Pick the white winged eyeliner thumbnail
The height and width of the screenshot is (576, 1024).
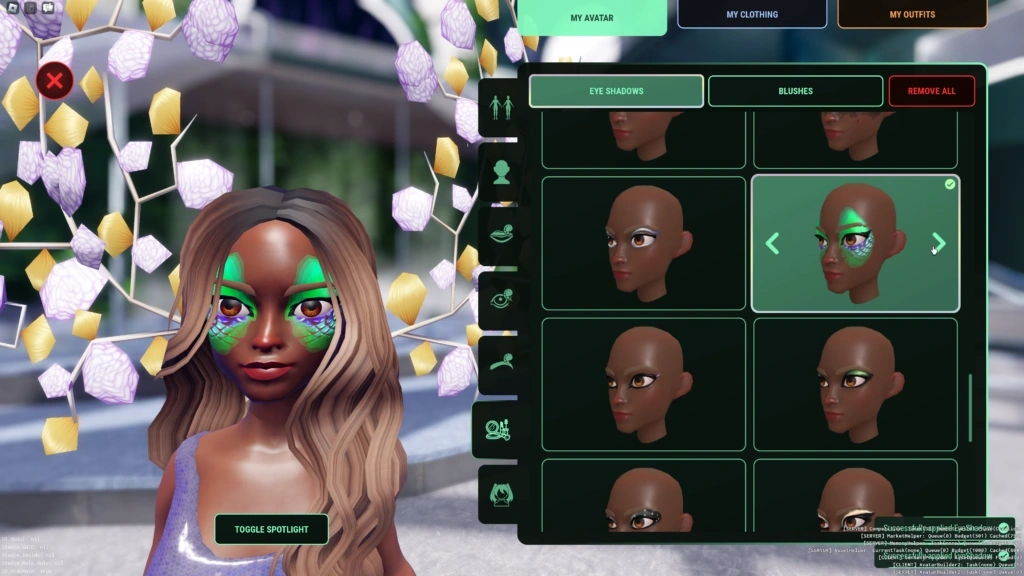pyautogui.click(x=644, y=243)
